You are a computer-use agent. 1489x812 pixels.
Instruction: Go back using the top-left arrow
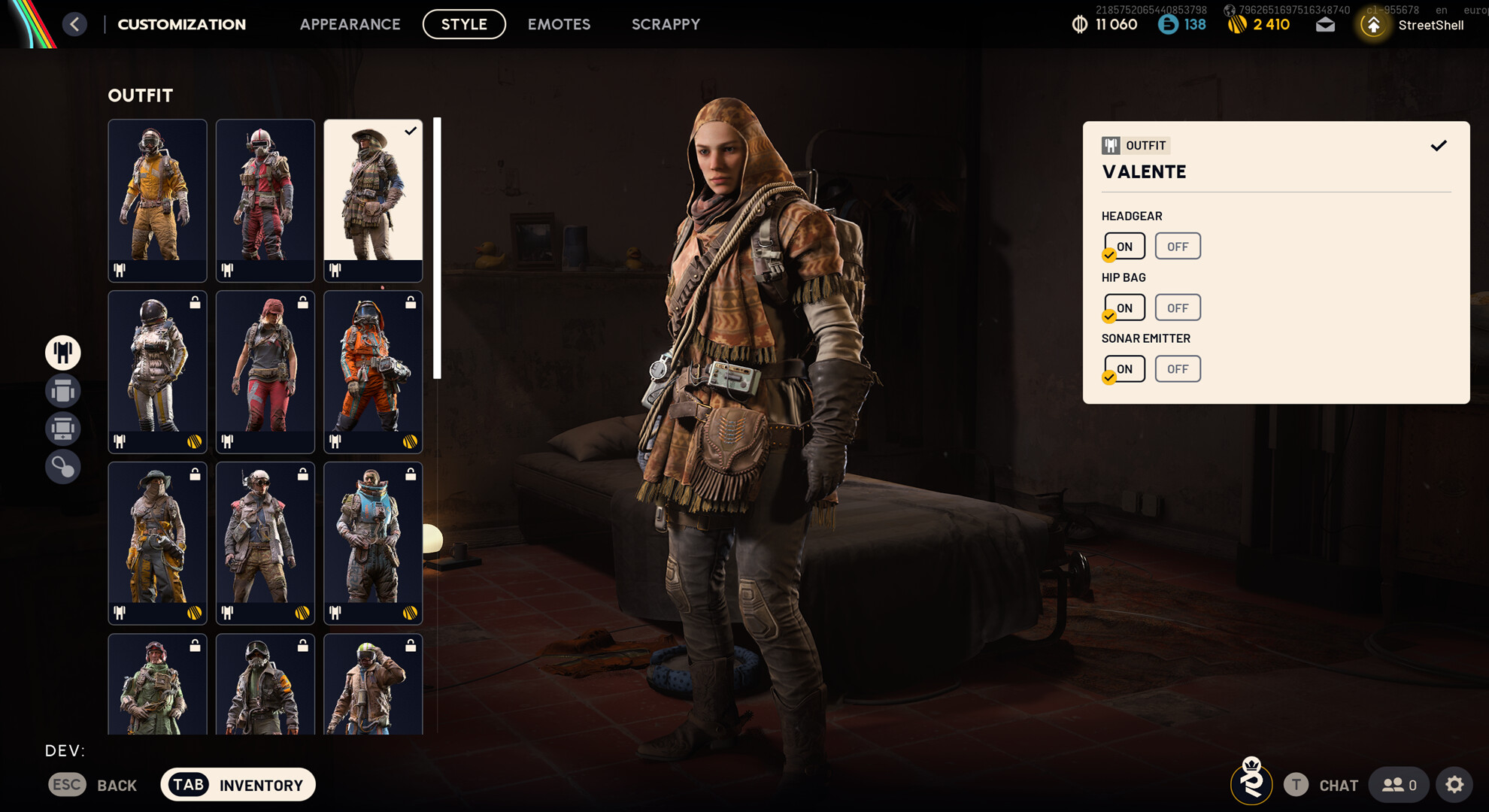[74, 24]
